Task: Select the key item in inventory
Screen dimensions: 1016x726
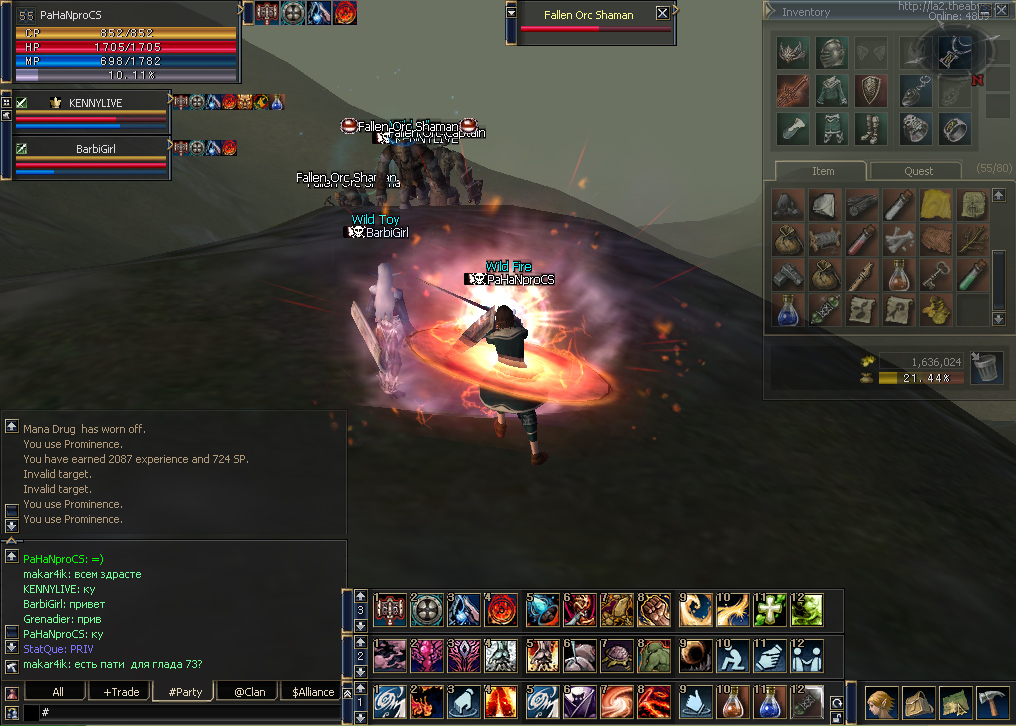Action: click(936, 274)
